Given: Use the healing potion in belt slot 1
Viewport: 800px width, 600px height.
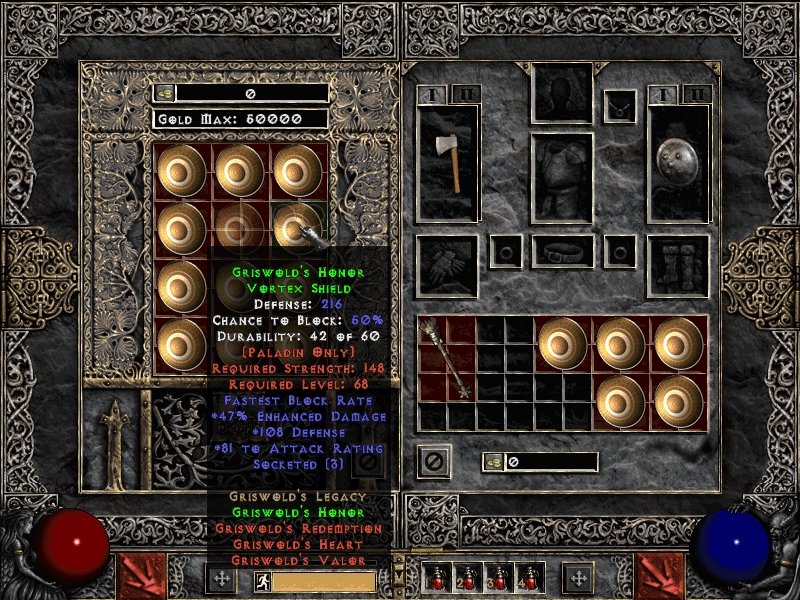Looking at the screenshot, I should point(437,578).
